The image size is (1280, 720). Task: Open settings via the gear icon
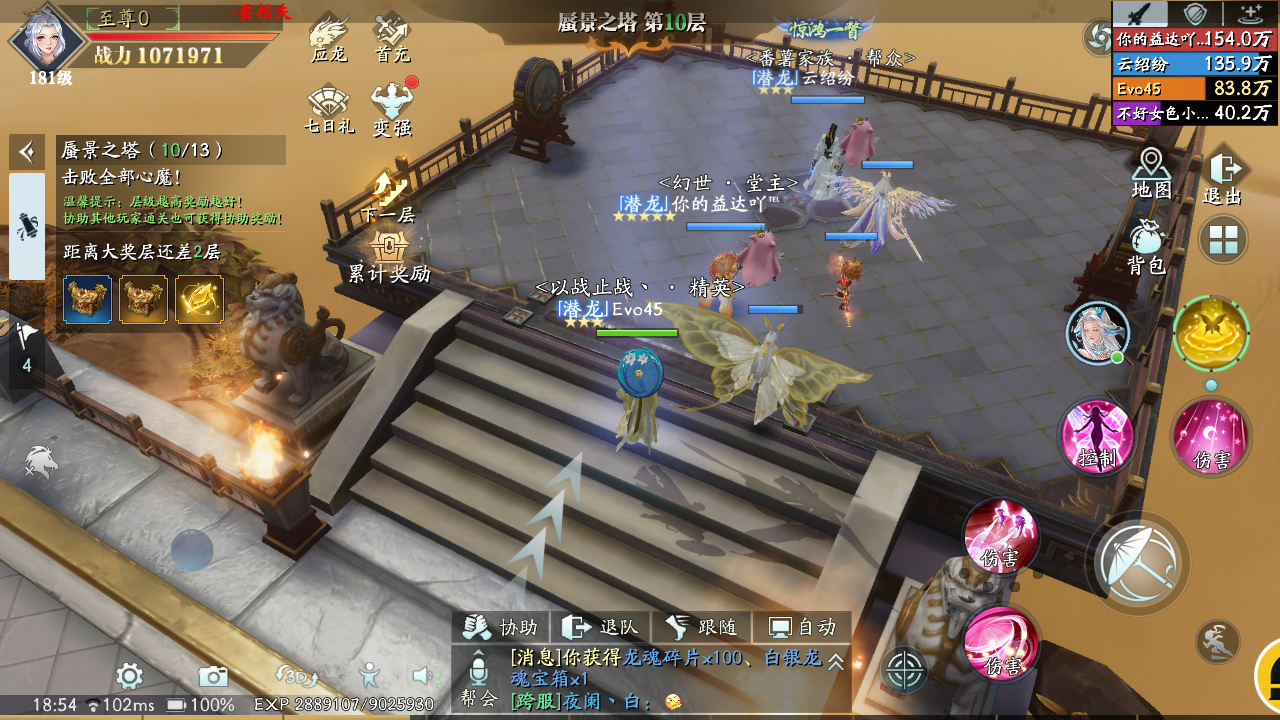click(129, 677)
